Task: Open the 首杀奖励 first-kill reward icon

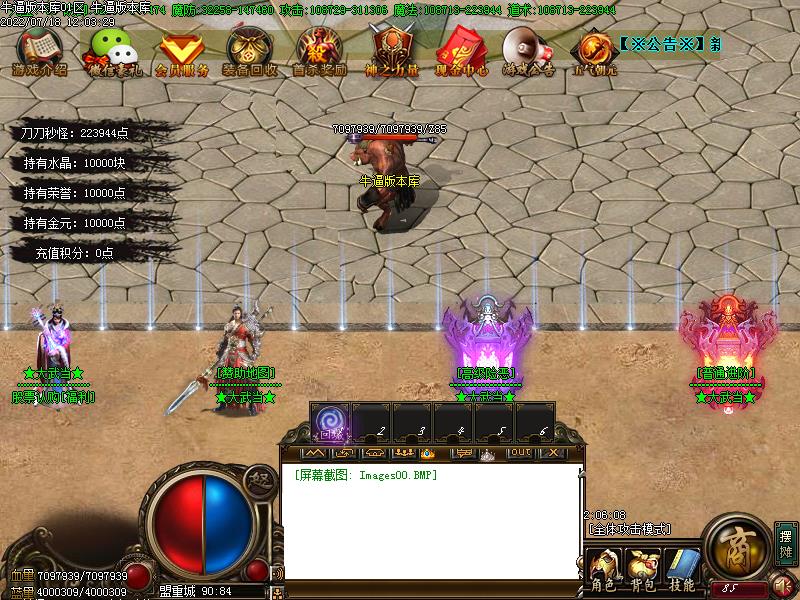Action: (319, 50)
